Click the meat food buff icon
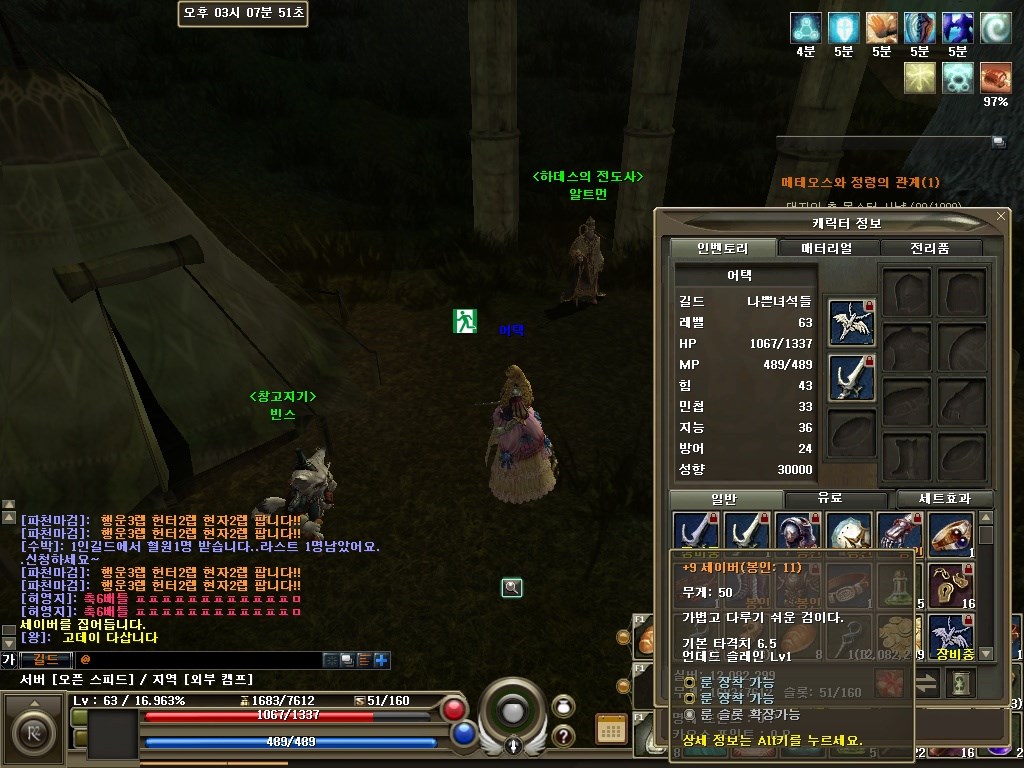The width and height of the screenshot is (1024, 768). tap(995, 78)
